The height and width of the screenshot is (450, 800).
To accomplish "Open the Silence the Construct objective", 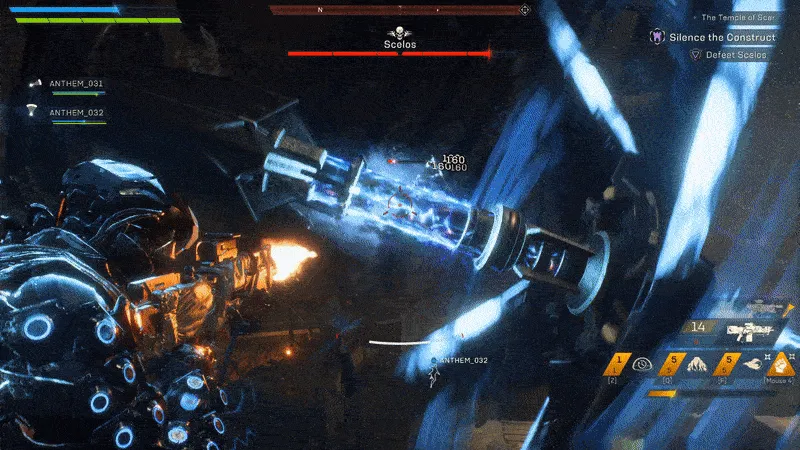I will point(710,37).
